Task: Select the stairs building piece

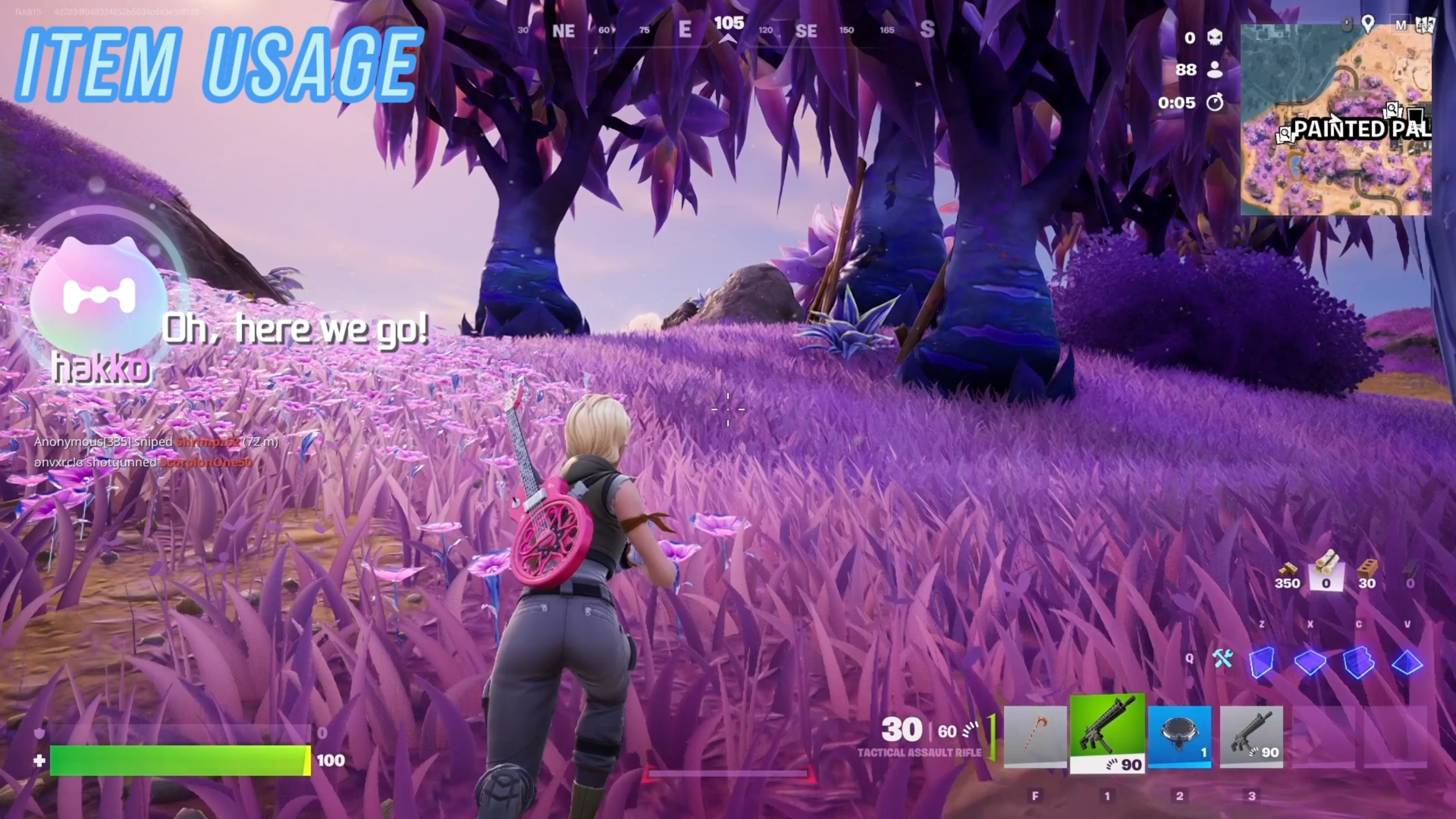Action: (x=1358, y=661)
